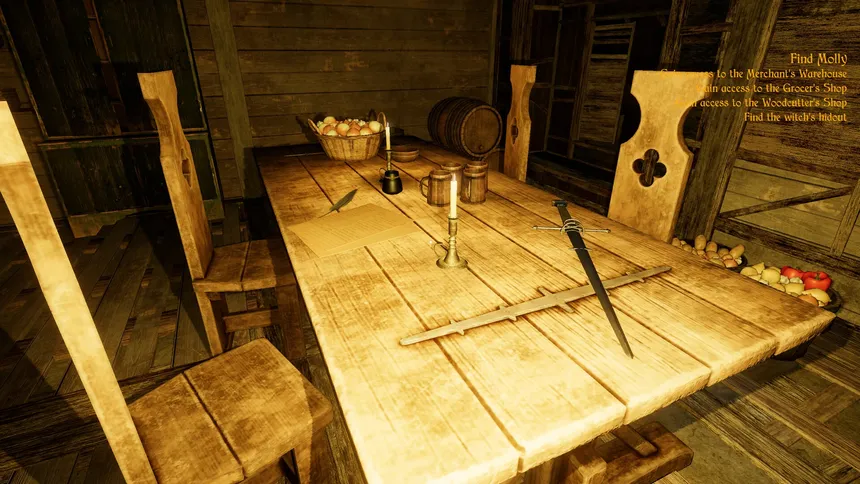Choose the Grocer's Shop objective
The height and width of the screenshot is (484, 860).
(x=763, y=88)
